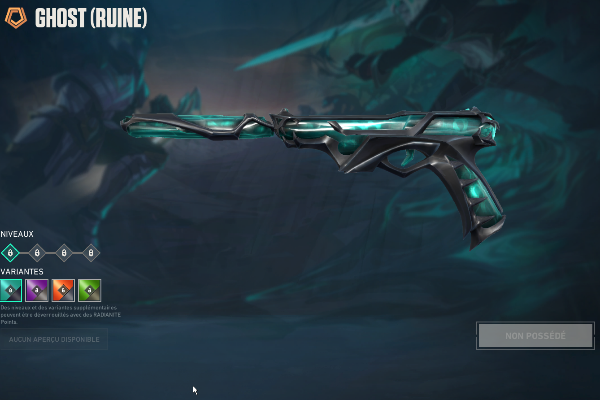Select the teal variant swatch
The height and width of the screenshot is (400, 600).
[11, 290]
